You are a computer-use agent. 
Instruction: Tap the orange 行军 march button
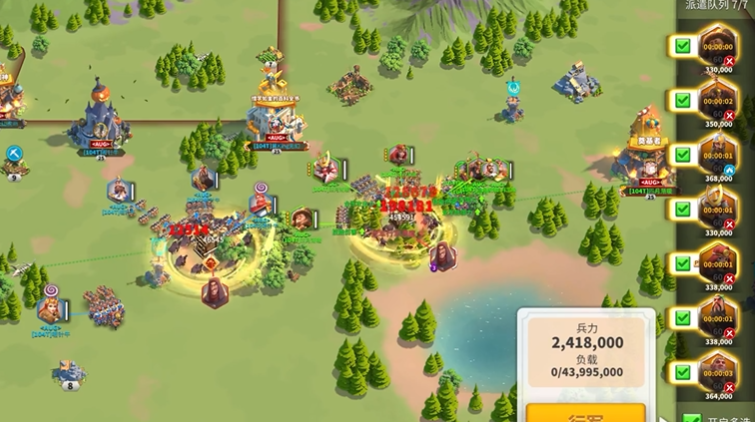click(x=585, y=412)
